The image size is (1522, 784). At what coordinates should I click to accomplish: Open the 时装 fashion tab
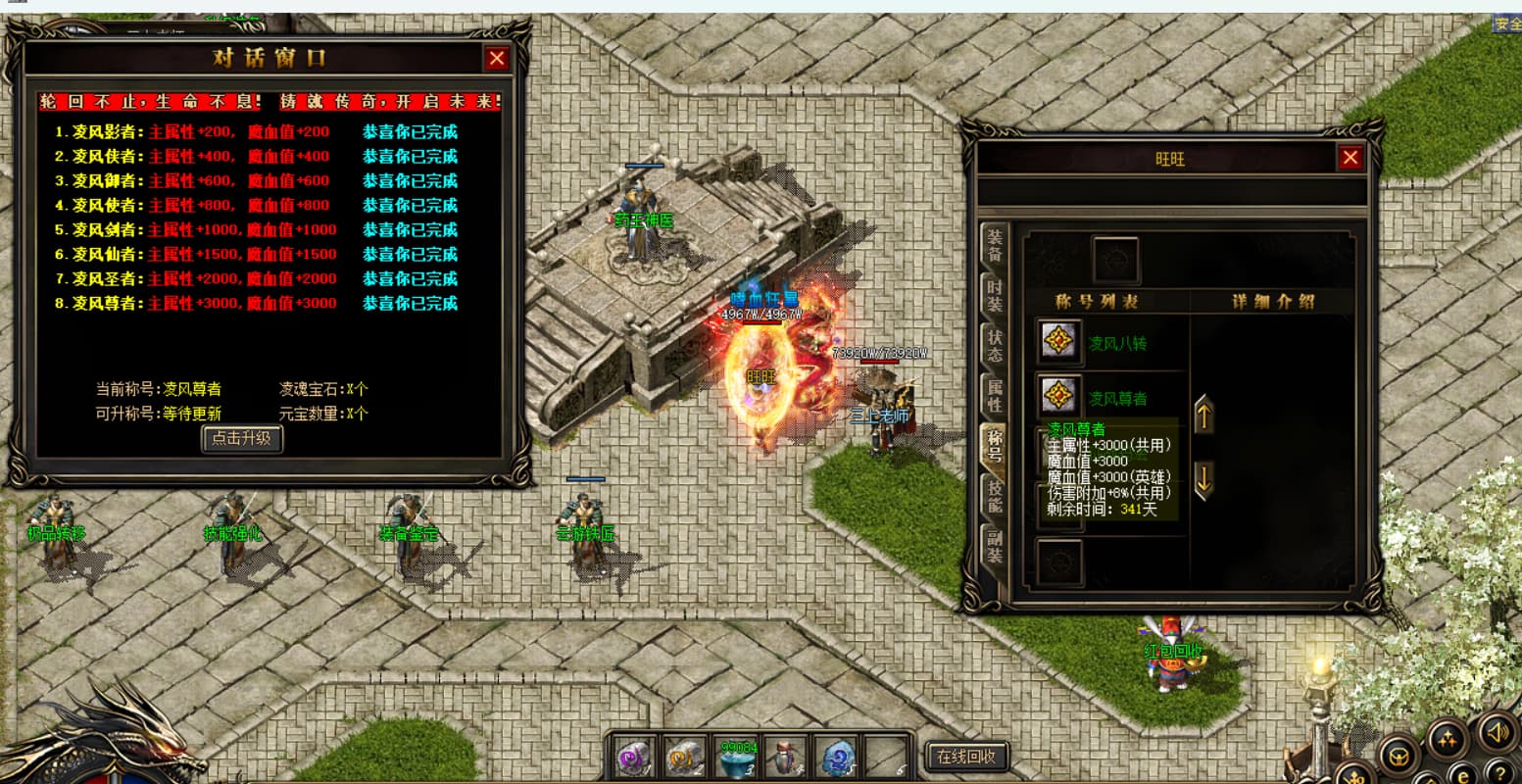click(x=995, y=293)
